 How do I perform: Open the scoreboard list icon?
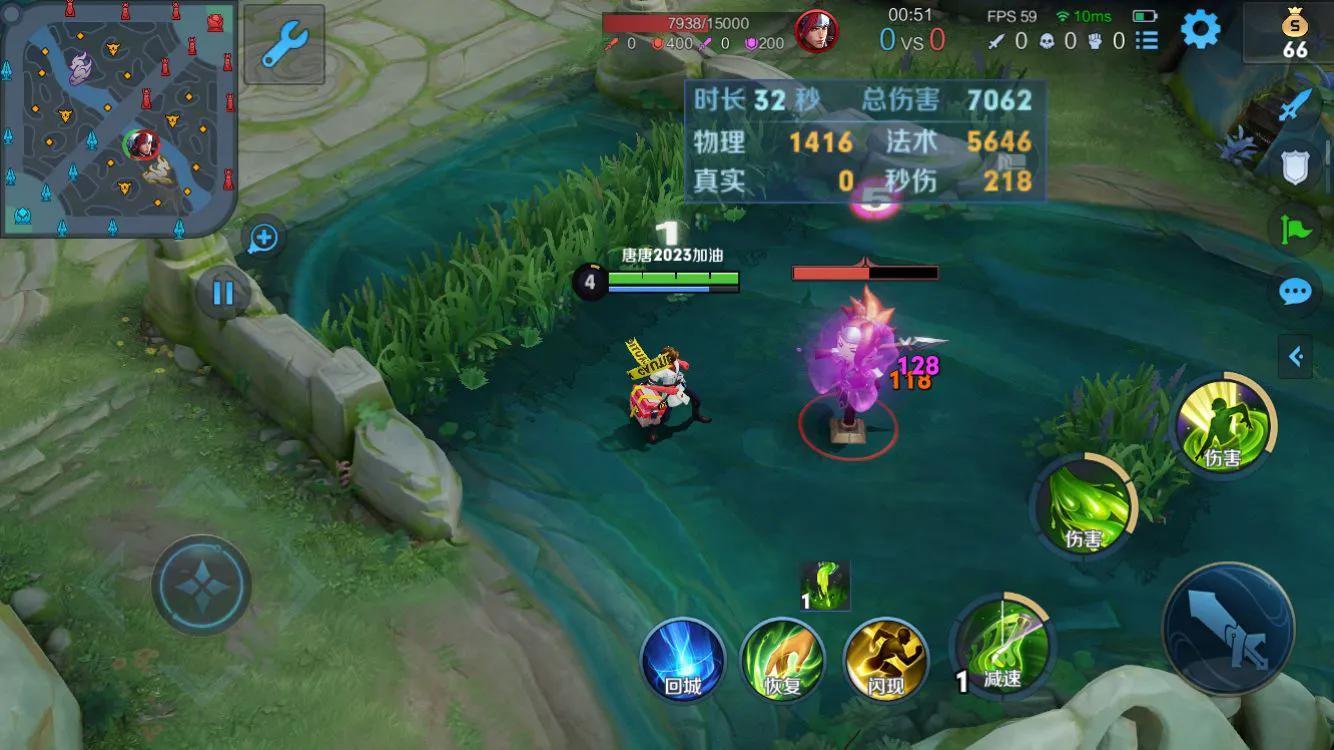[x=1146, y=41]
